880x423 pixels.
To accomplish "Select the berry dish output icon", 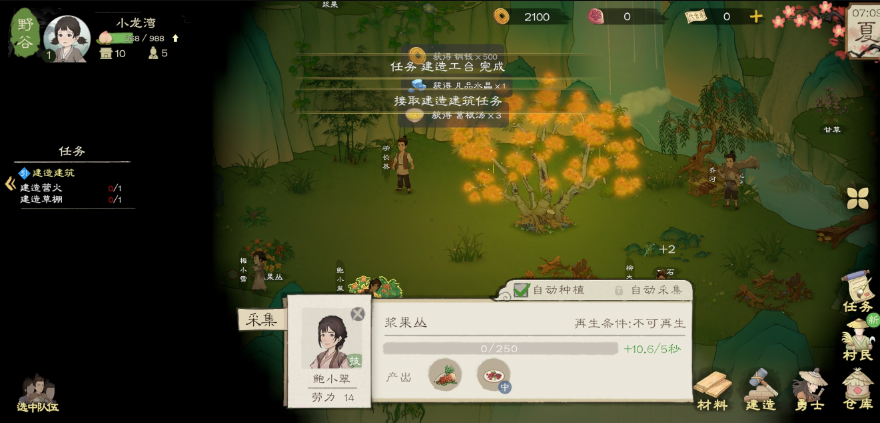I will pyautogui.click(x=494, y=375).
